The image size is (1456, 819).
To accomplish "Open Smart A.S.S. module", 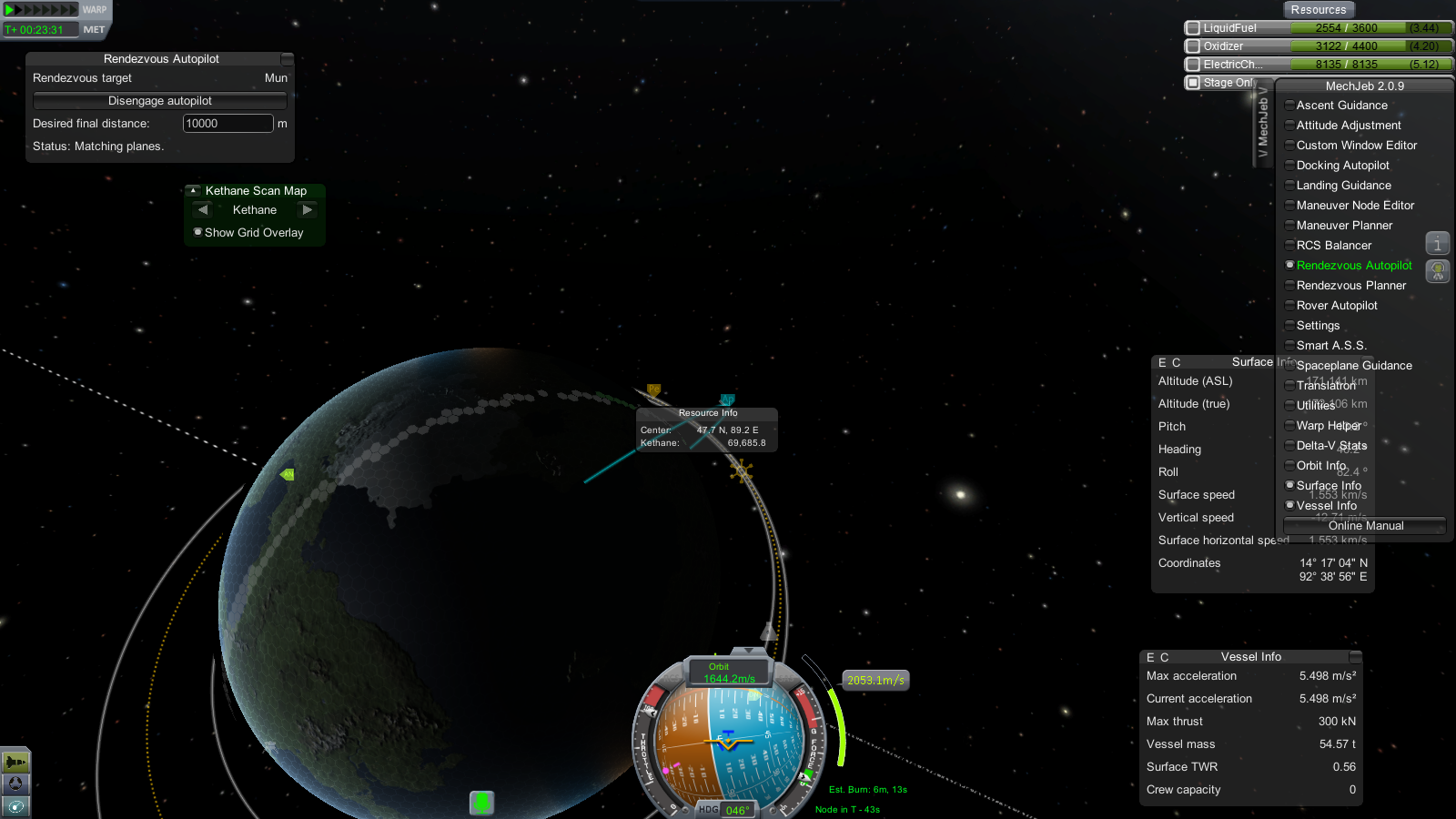I will pos(1330,346).
